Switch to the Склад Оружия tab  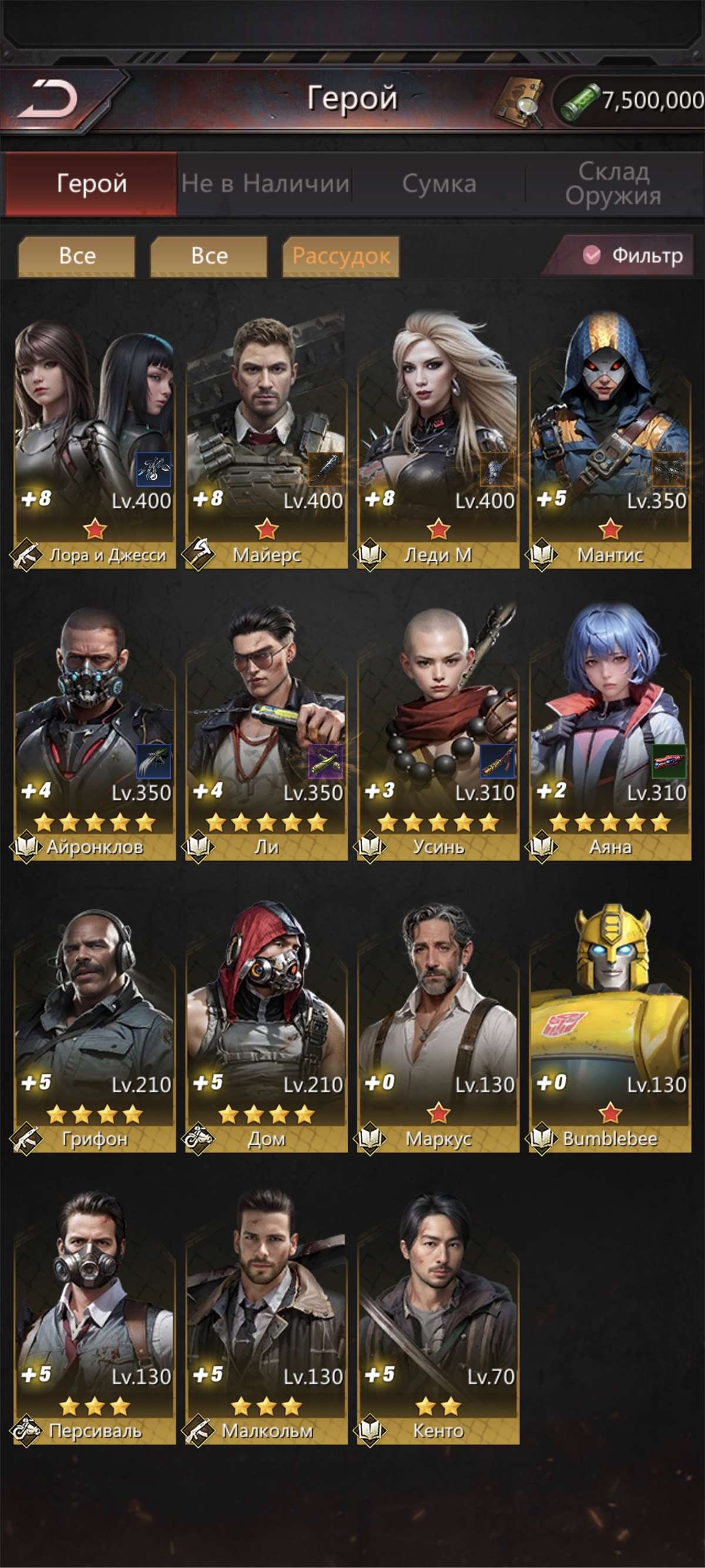coord(613,184)
